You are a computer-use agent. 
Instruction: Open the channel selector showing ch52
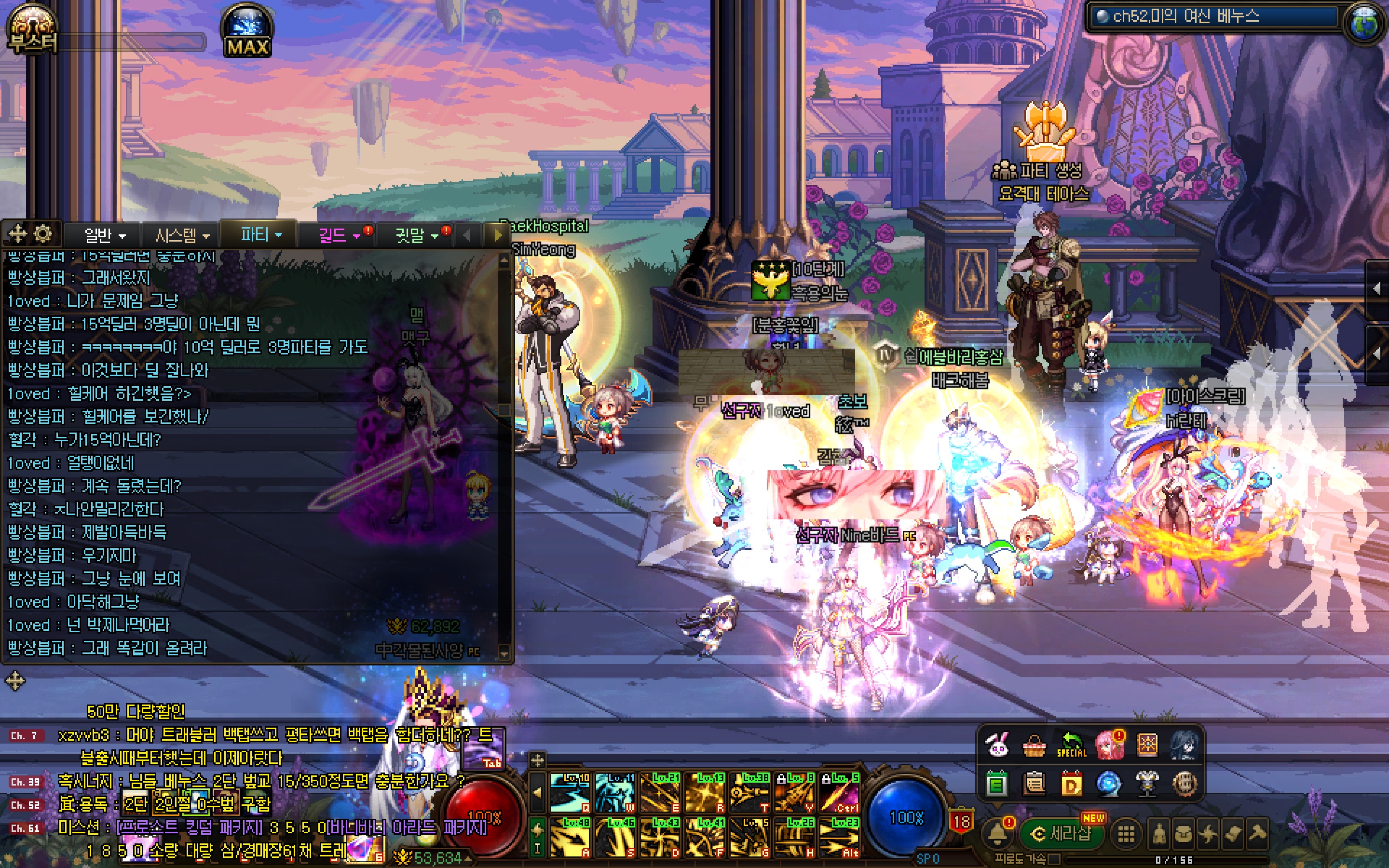tap(1211, 17)
